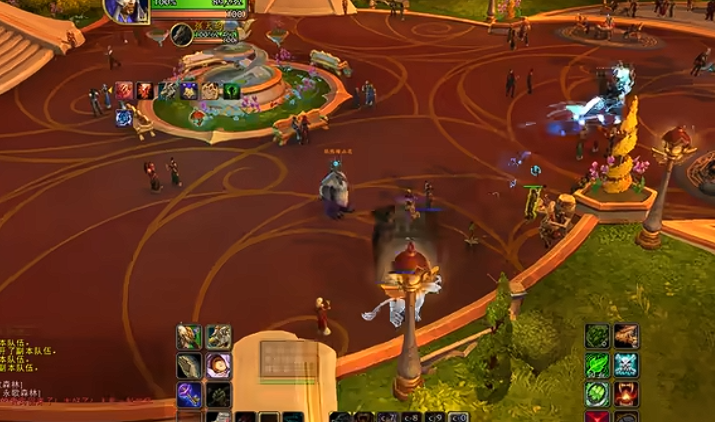This screenshot has height=422, width=715.
Task: Click the blue swirl buff icon
Action: point(124,117)
